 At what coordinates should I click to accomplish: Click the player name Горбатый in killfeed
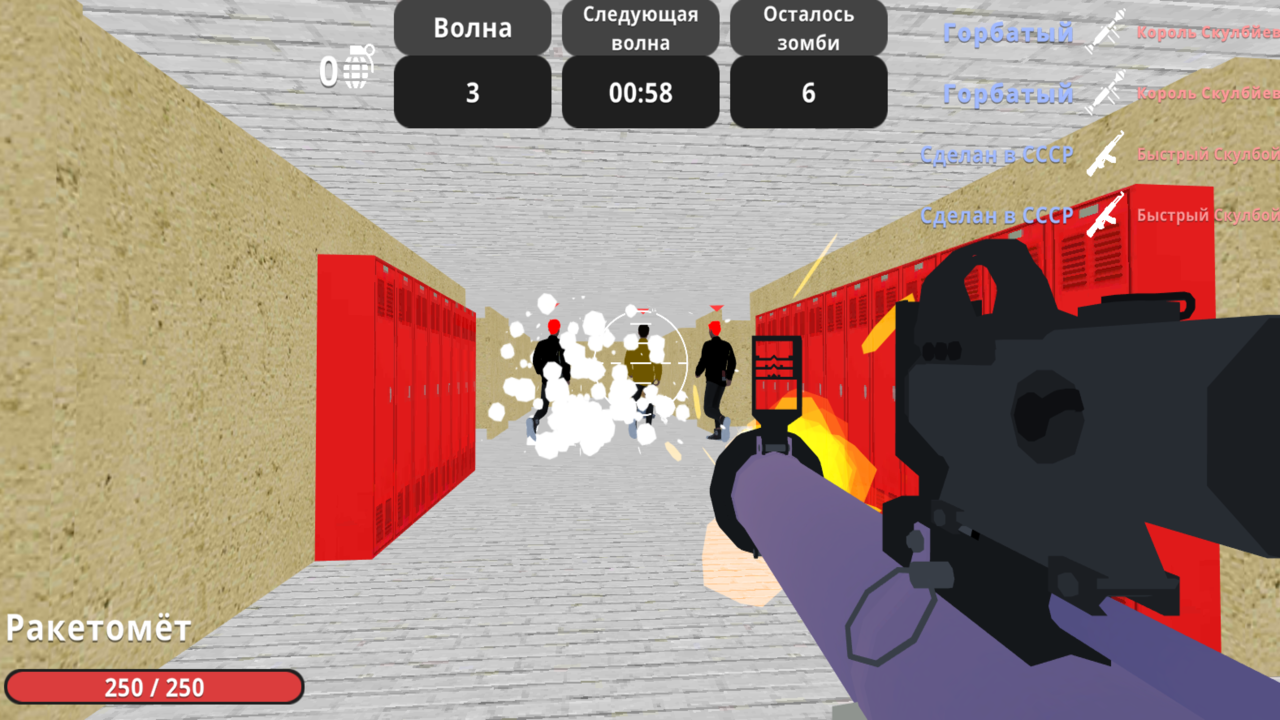tap(1006, 33)
